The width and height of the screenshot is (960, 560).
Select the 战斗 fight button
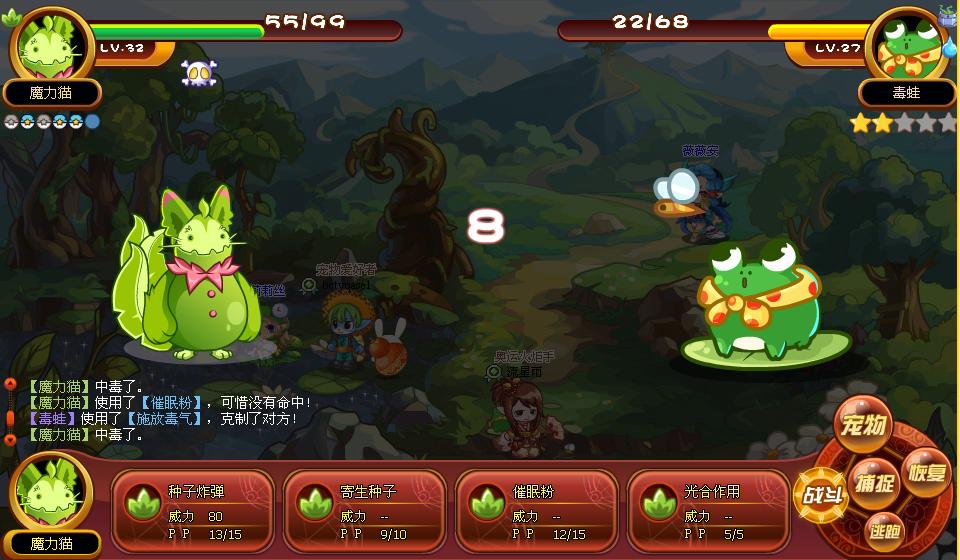click(x=820, y=497)
